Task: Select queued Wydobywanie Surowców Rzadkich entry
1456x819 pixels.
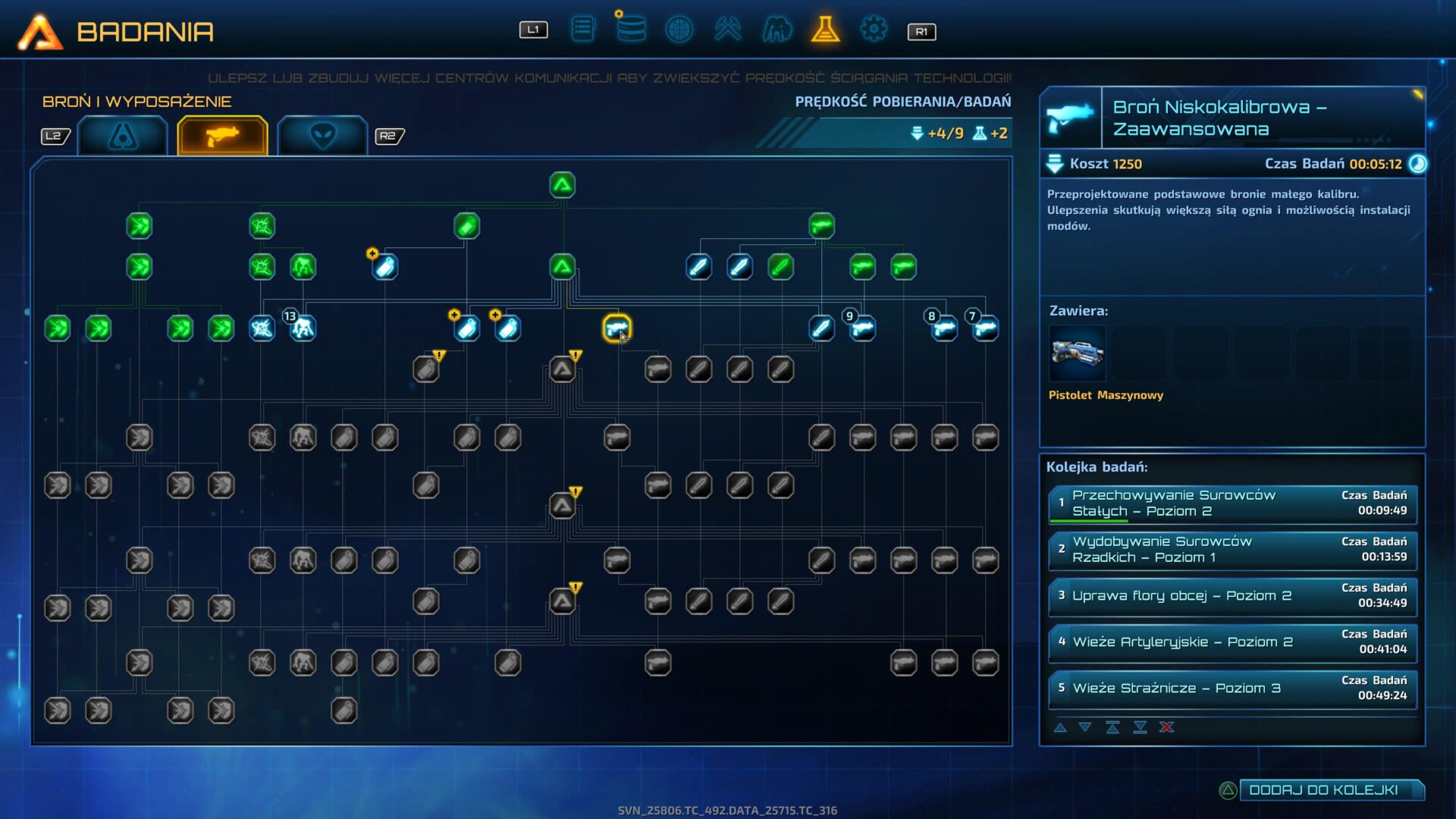Action: (x=1232, y=550)
